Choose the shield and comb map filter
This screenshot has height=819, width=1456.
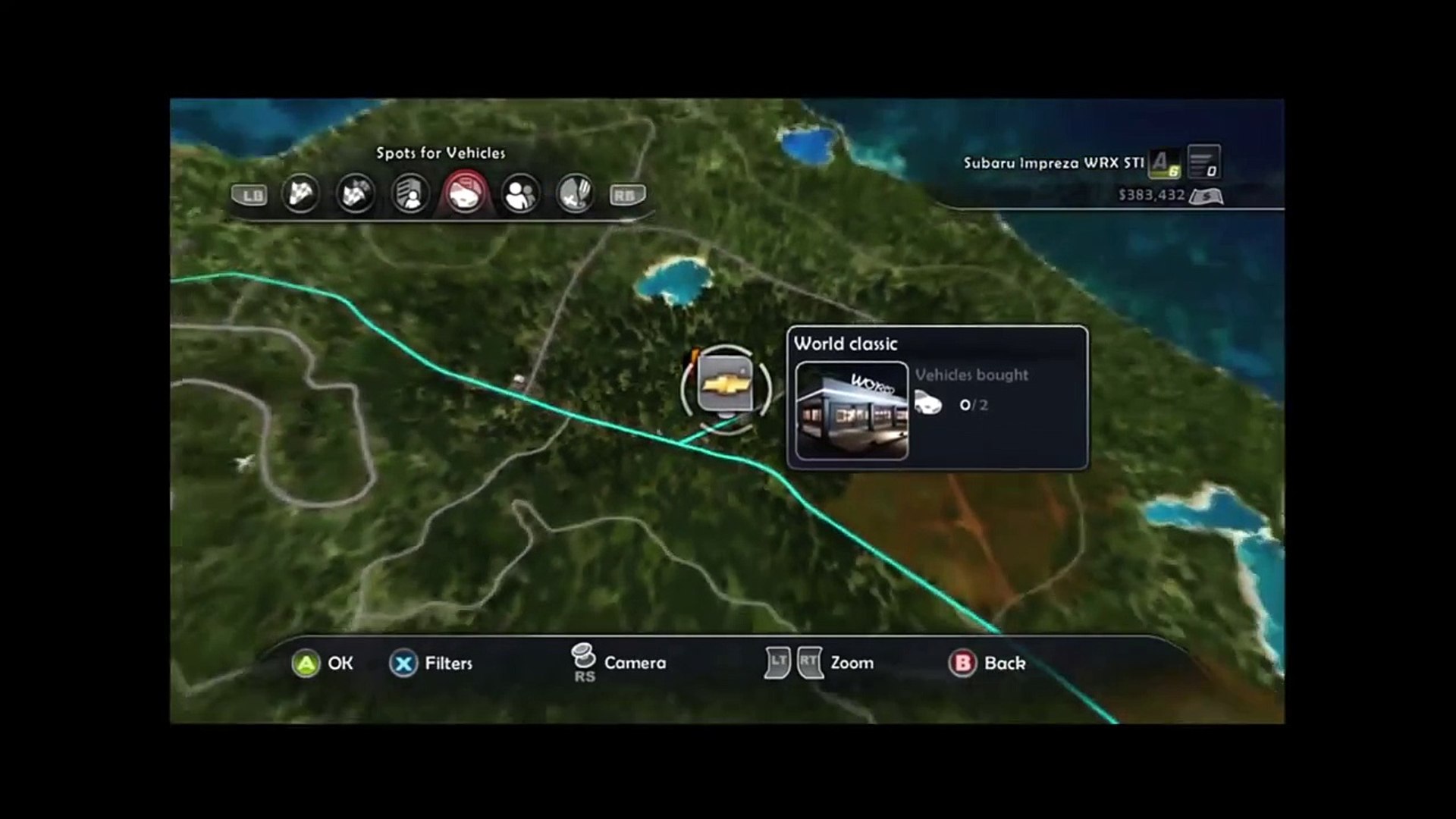575,194
